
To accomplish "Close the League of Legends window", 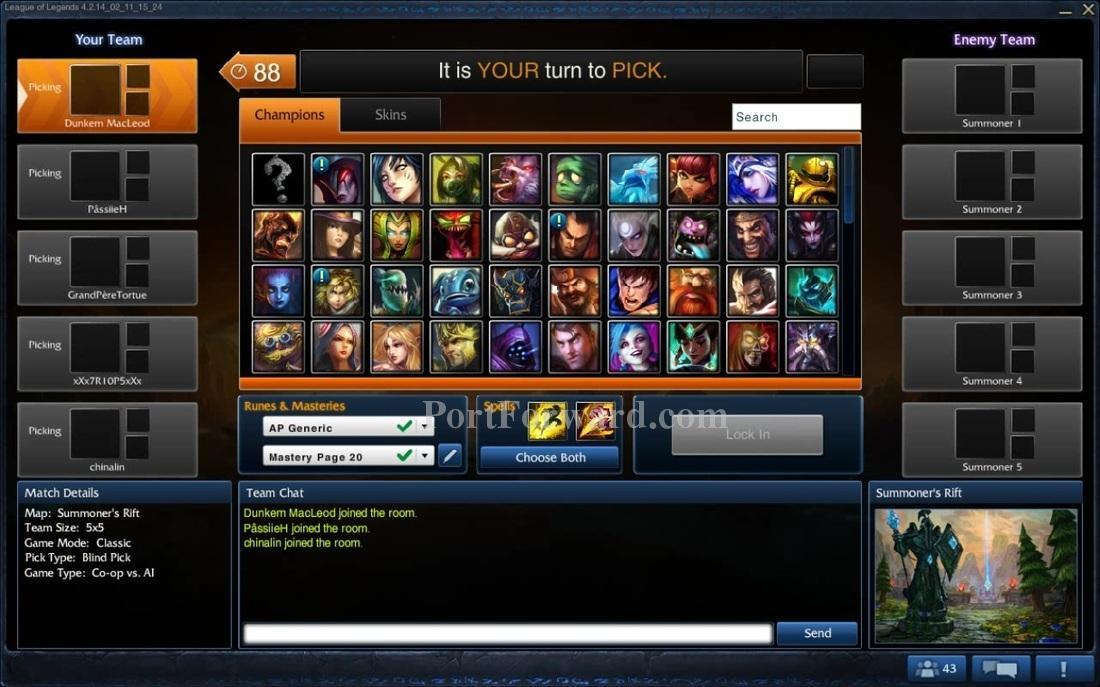I will click(1088, 9).
